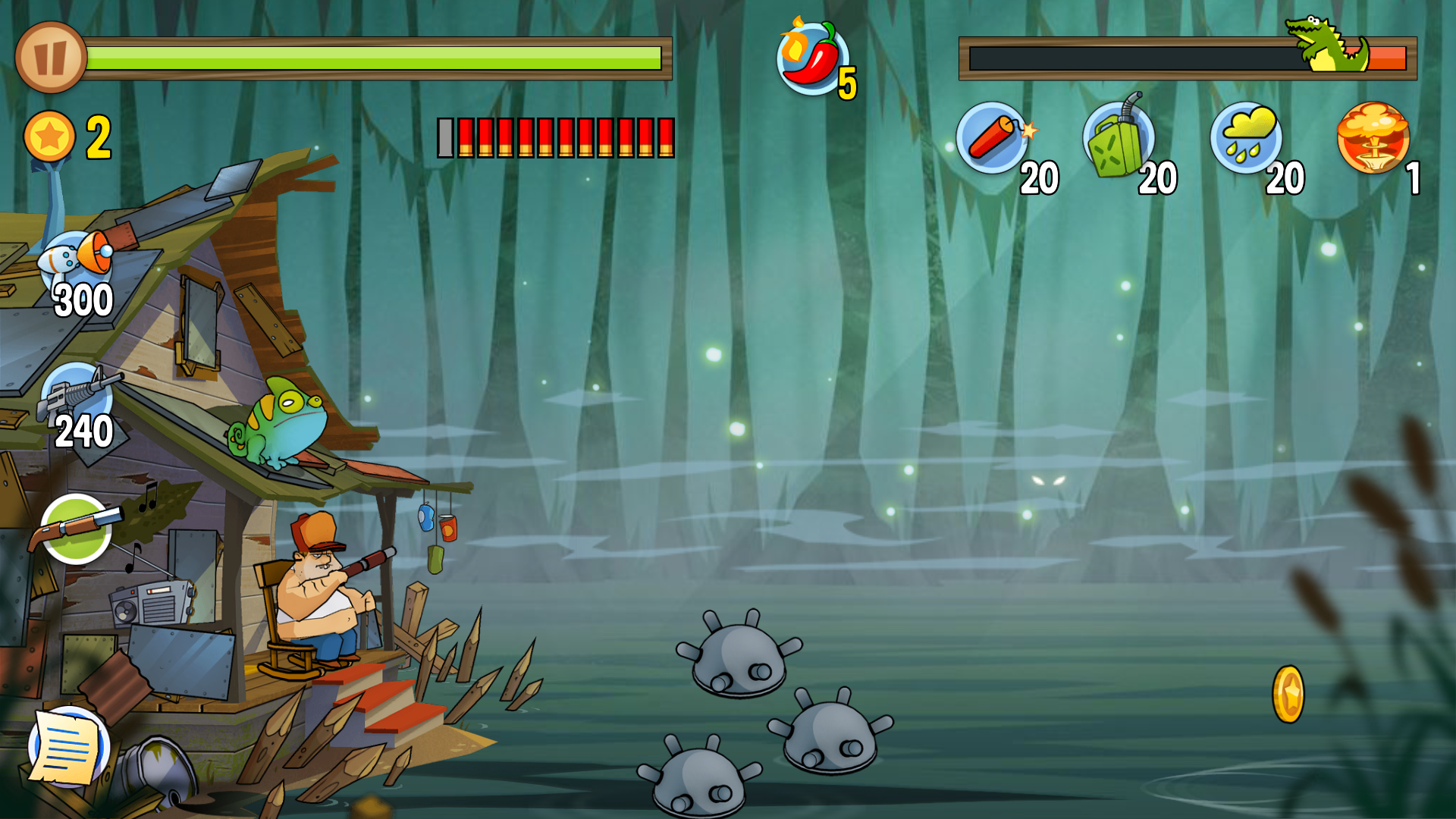The image size is (1456, 819).
Task: Throw a dynamite stick
Action: point(992,138)
